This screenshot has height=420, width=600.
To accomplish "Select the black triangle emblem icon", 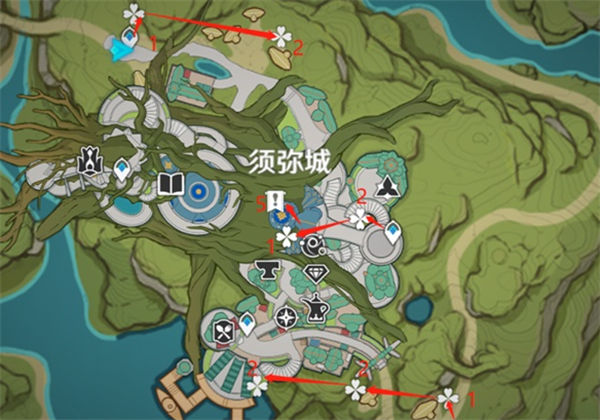I will [x=388, y=188].
